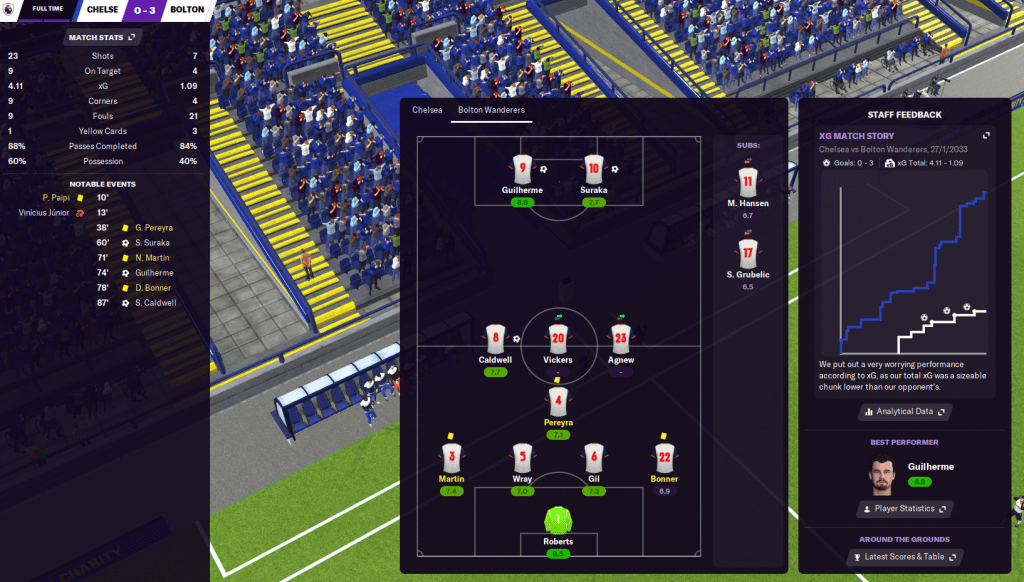Expand the xG Match Story panel
The image size is (1024, 582).
[986, 136]
